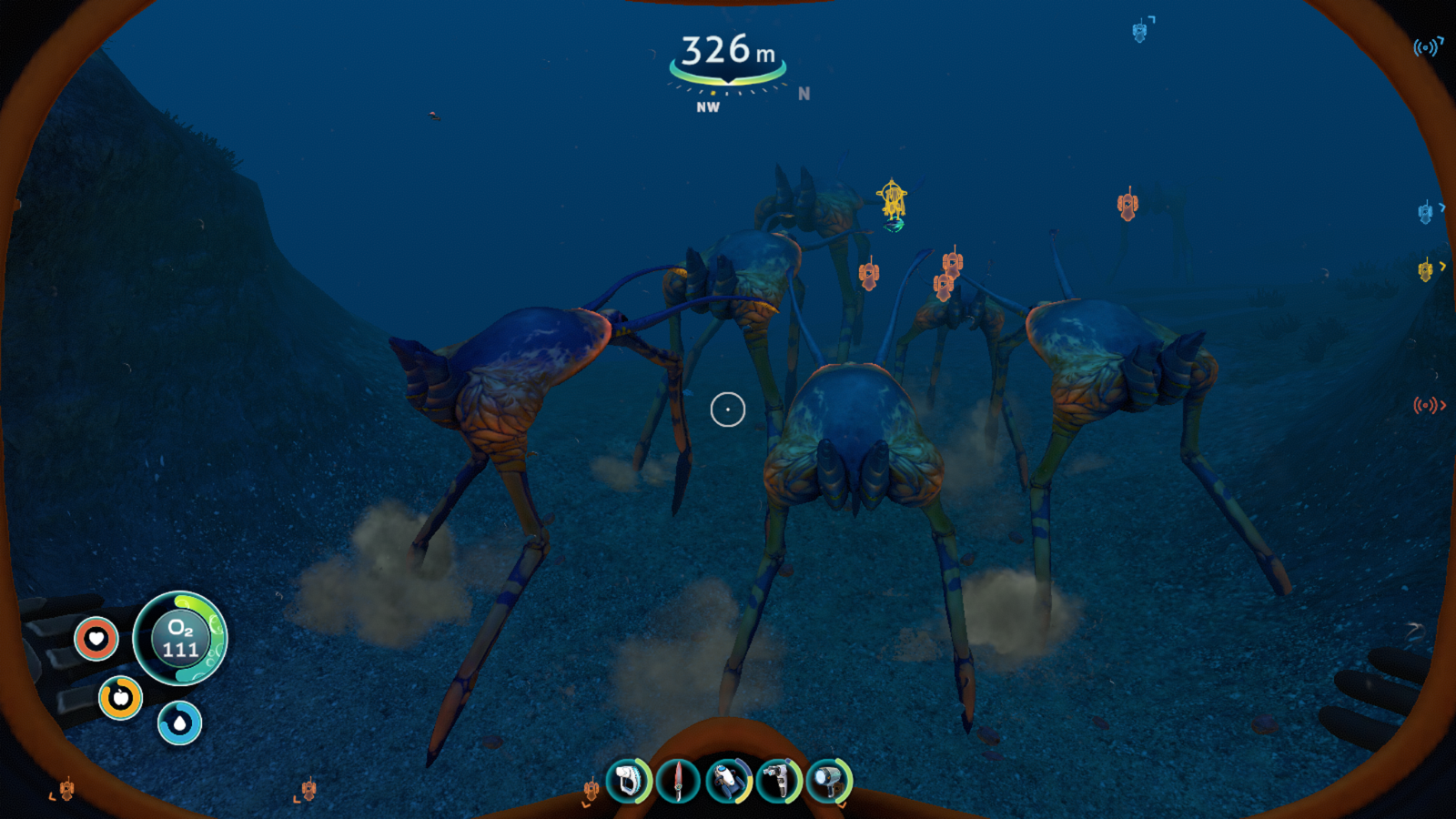Select the Seaglide hotbar slot
This screenshot has width=1456, height=819.
(x=728, y=781)
